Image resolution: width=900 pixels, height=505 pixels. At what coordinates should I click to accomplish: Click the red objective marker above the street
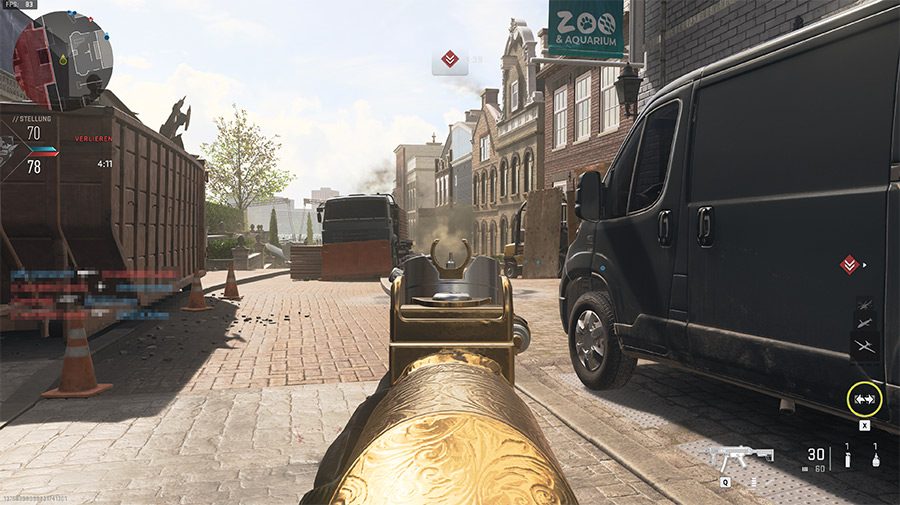pyautogui.click(x=450, y=61)
